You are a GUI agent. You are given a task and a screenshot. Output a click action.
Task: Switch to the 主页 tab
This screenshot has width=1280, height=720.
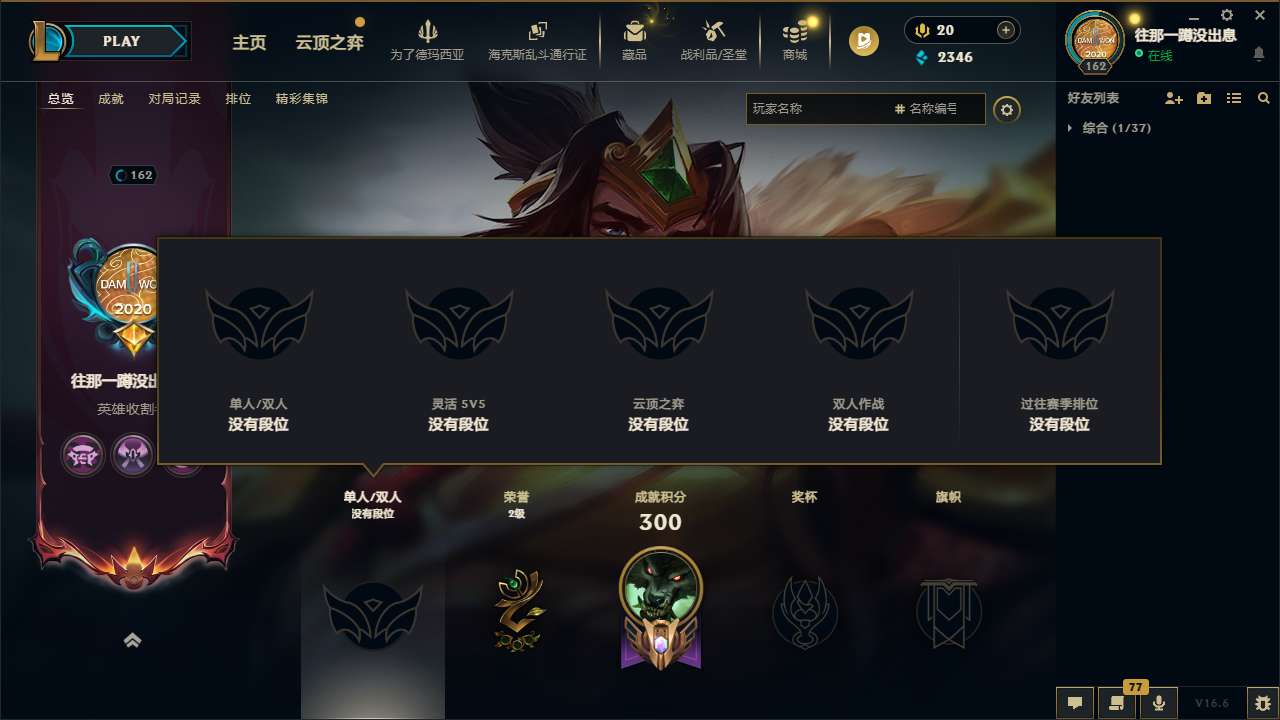pyautogui.click(x=249, y=44)
